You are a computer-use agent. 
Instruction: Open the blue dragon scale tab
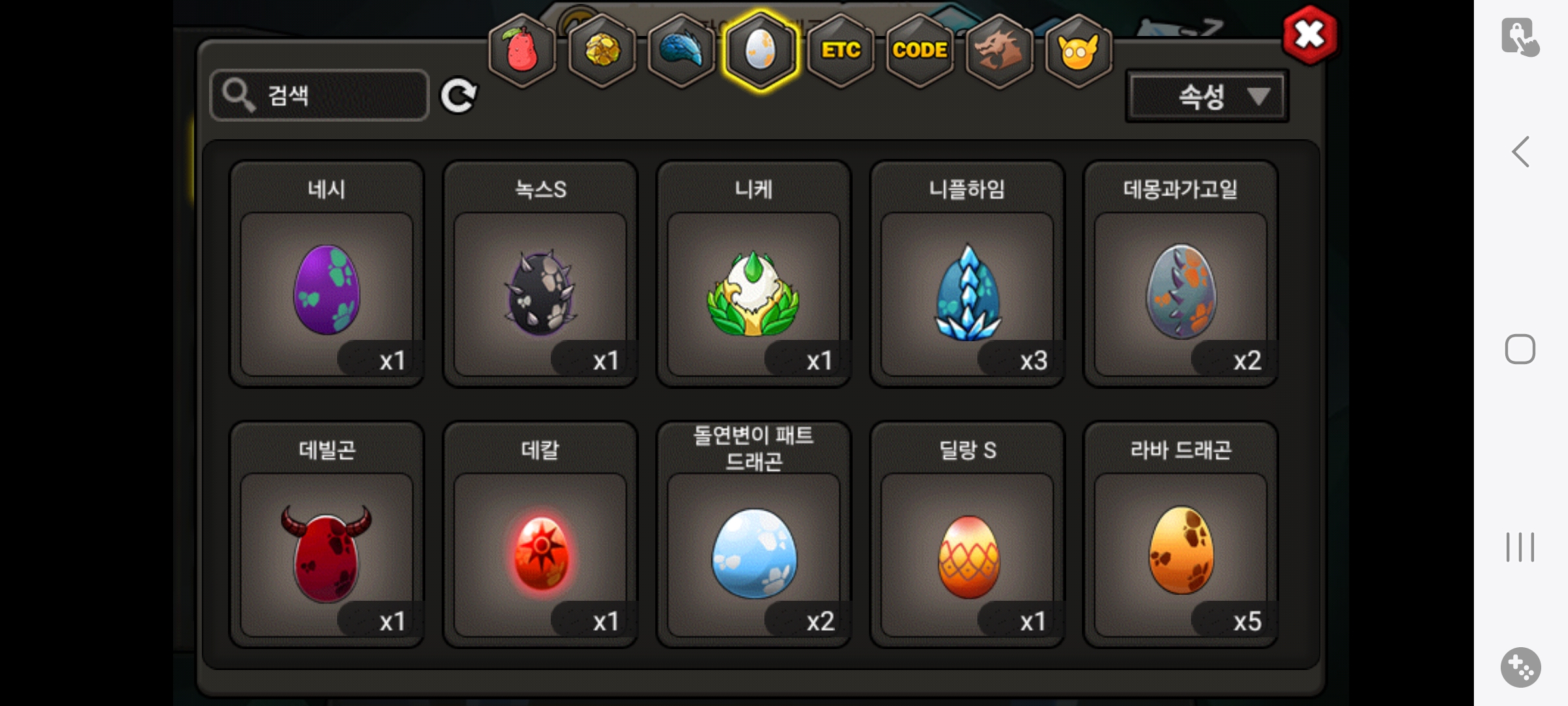pyautogui.click(x=681, y=51)
